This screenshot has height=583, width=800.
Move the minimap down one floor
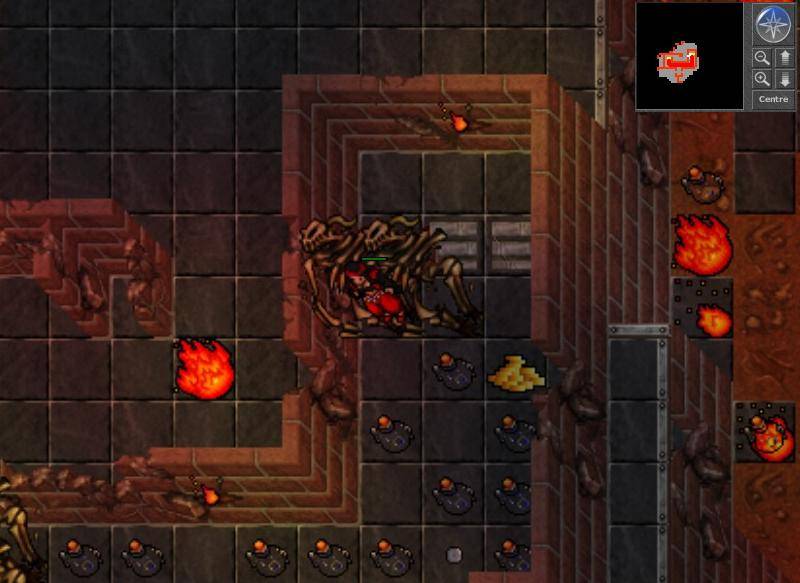click(x=784, y=79)
